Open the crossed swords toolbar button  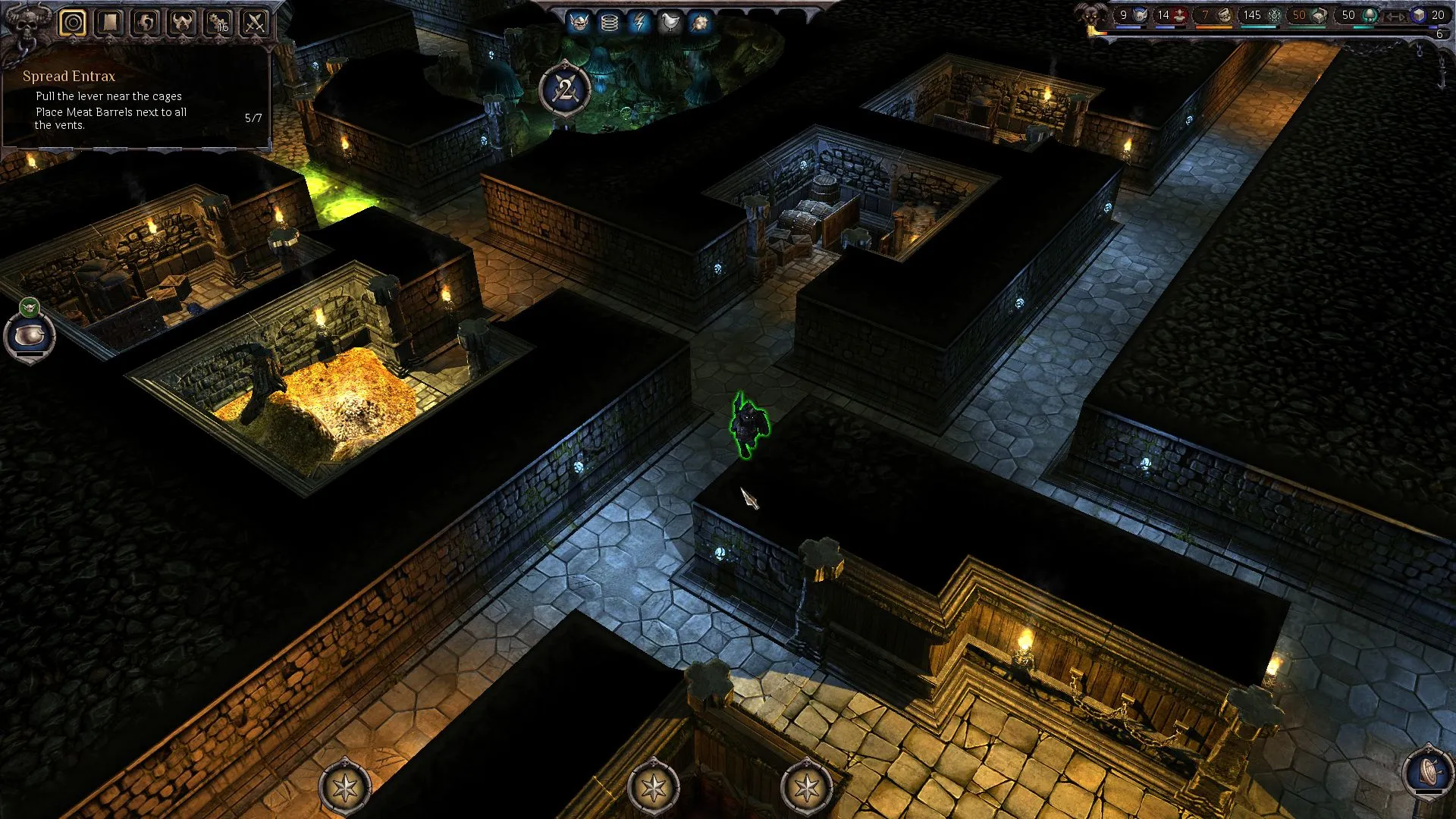click(255, 23)
